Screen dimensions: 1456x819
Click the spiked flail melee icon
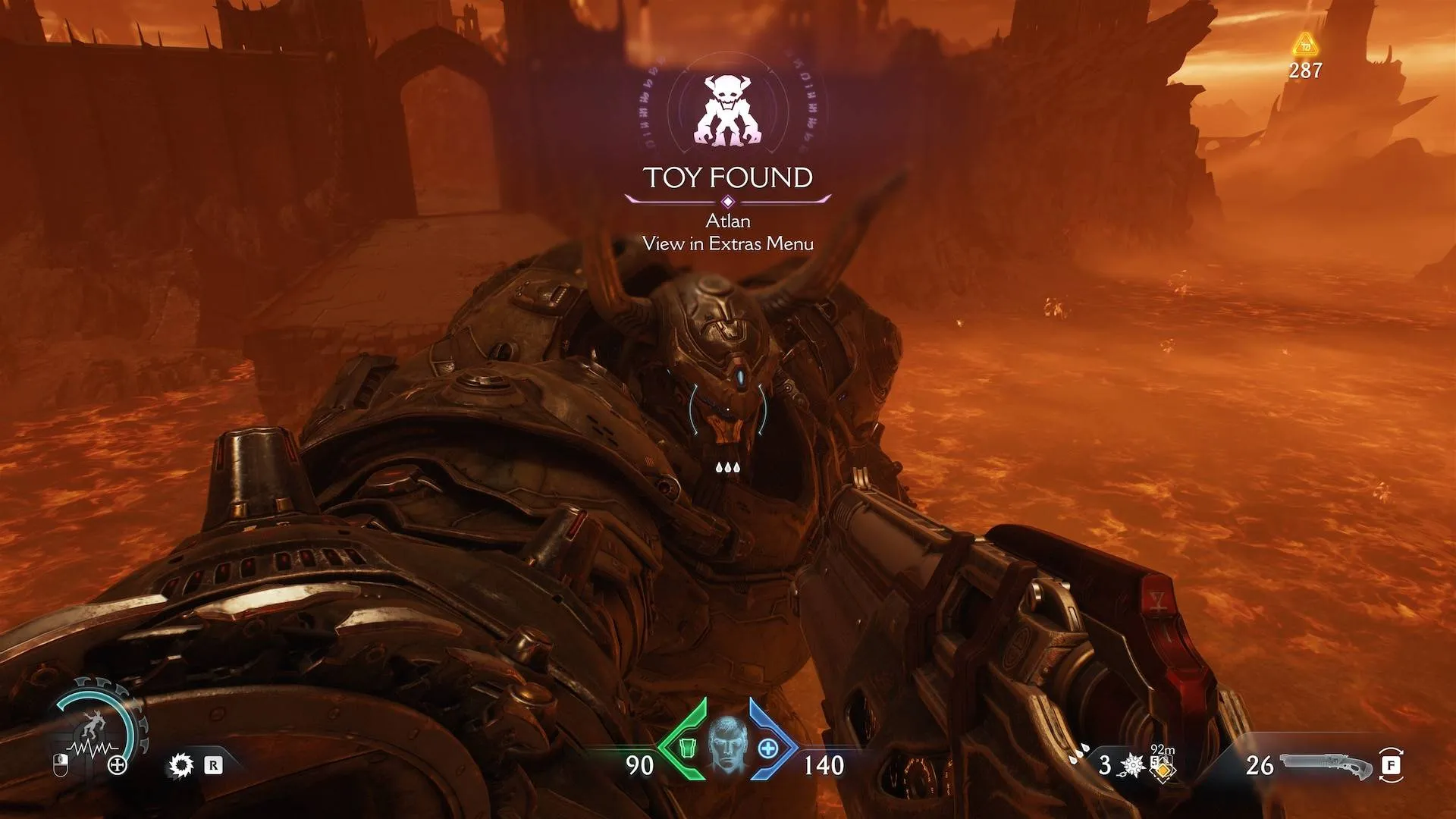tap(1132, 766)
